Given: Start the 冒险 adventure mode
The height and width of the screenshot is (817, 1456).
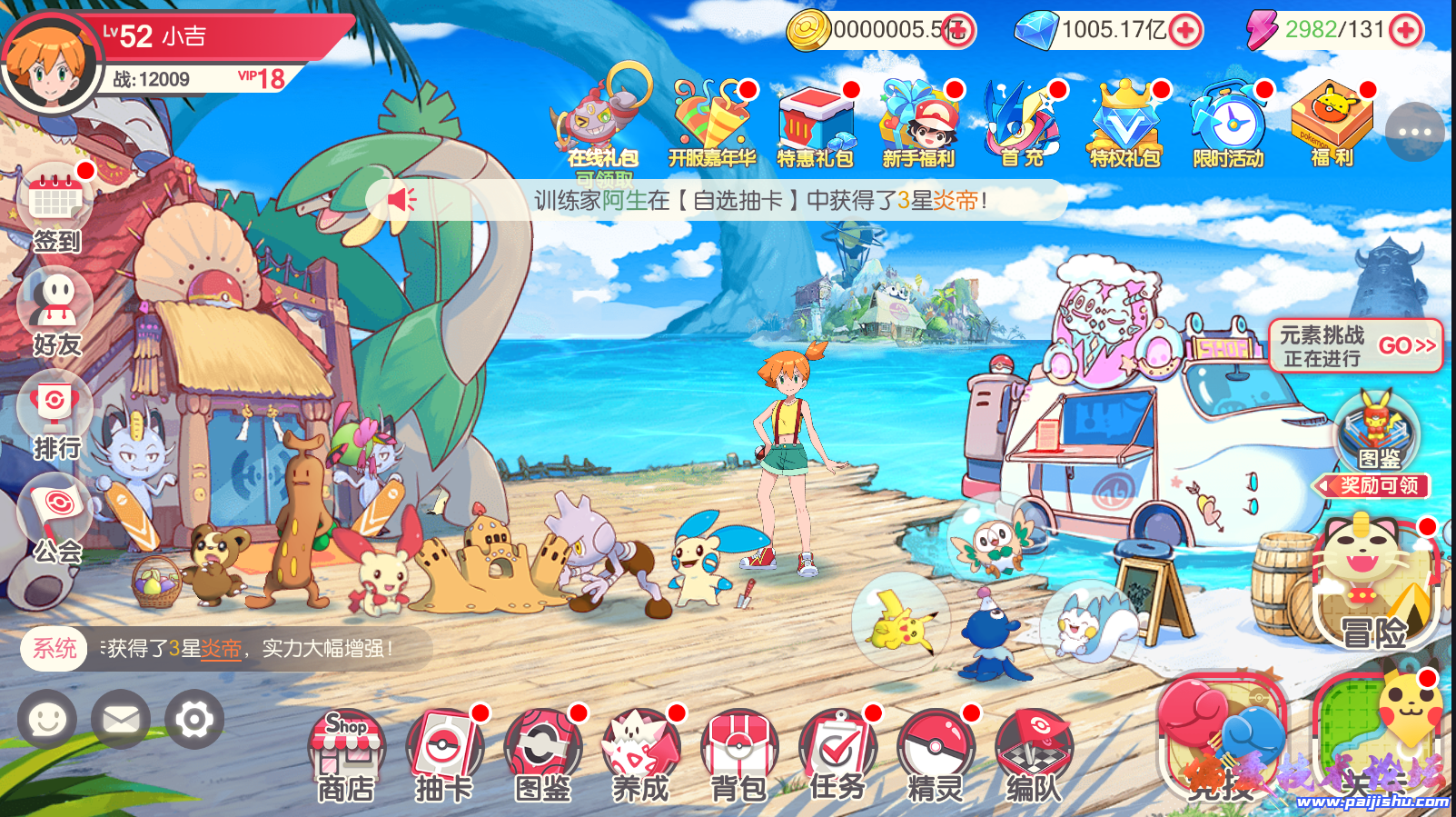Looking at the screenshot, I should point(1375,589).
